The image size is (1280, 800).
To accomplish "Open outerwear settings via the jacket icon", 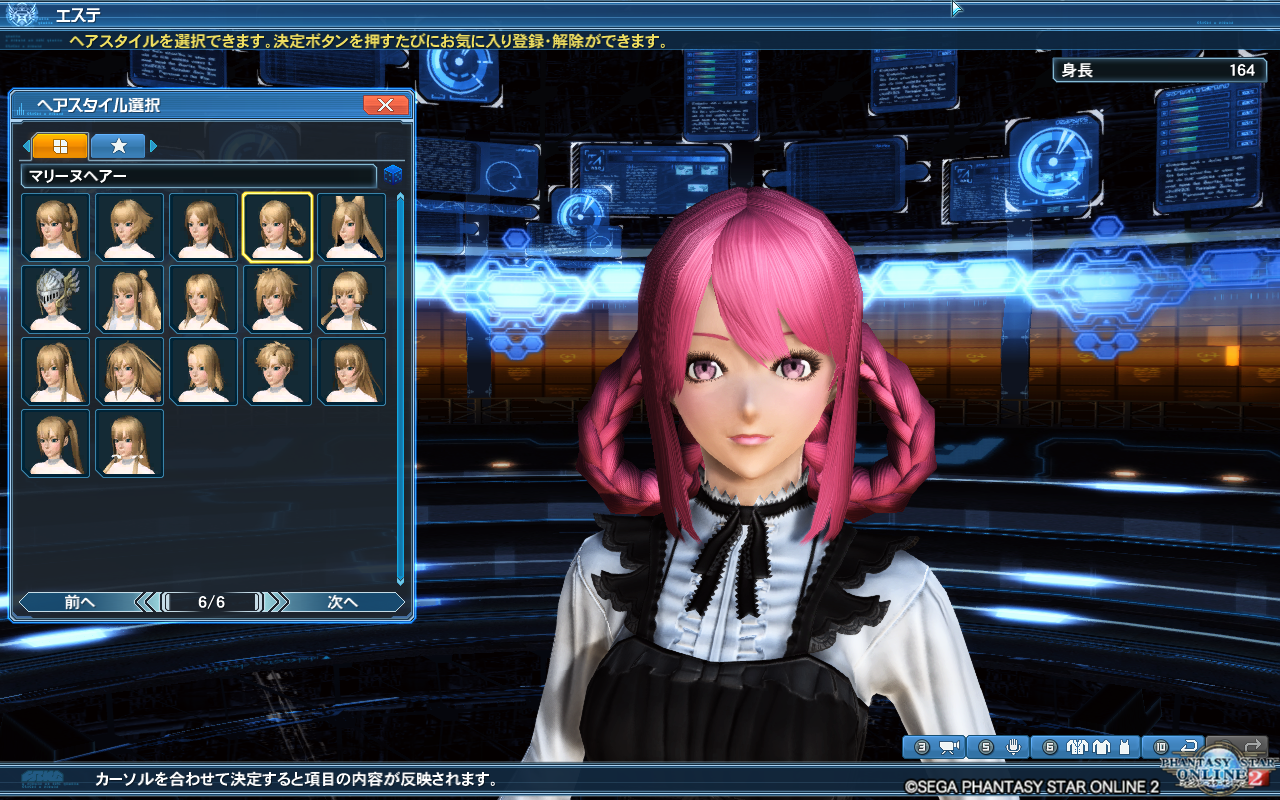I will pyautogui.click(x=1077, y=746).
